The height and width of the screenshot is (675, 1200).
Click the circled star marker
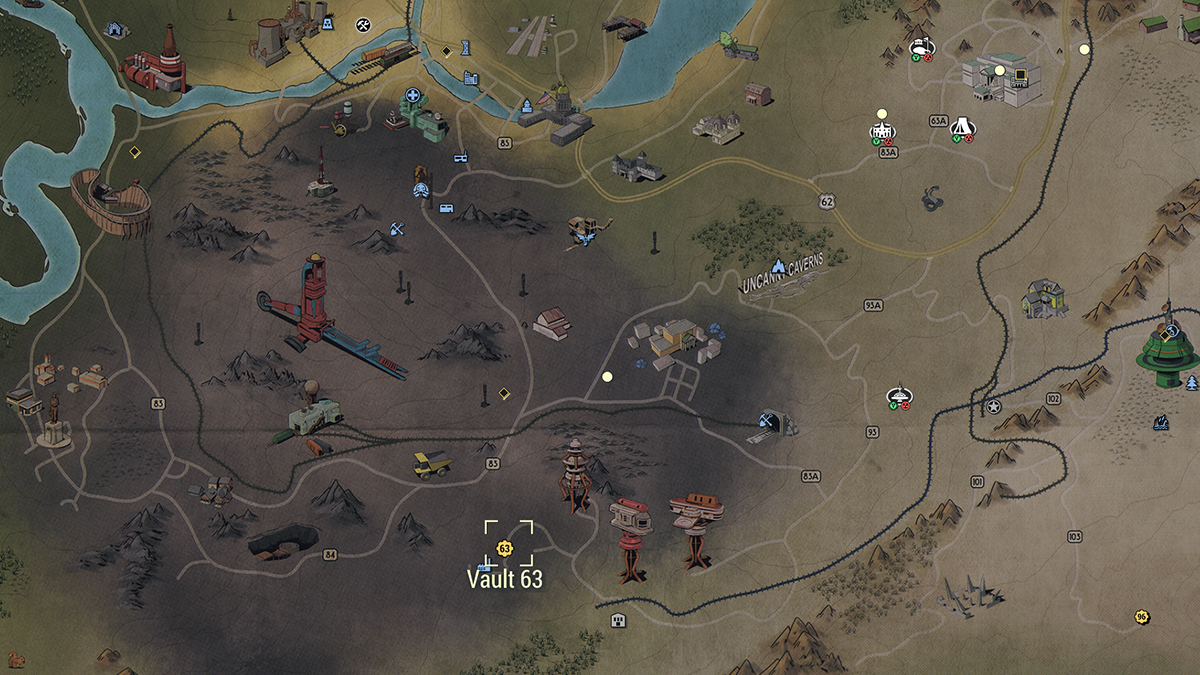(993, 407)
